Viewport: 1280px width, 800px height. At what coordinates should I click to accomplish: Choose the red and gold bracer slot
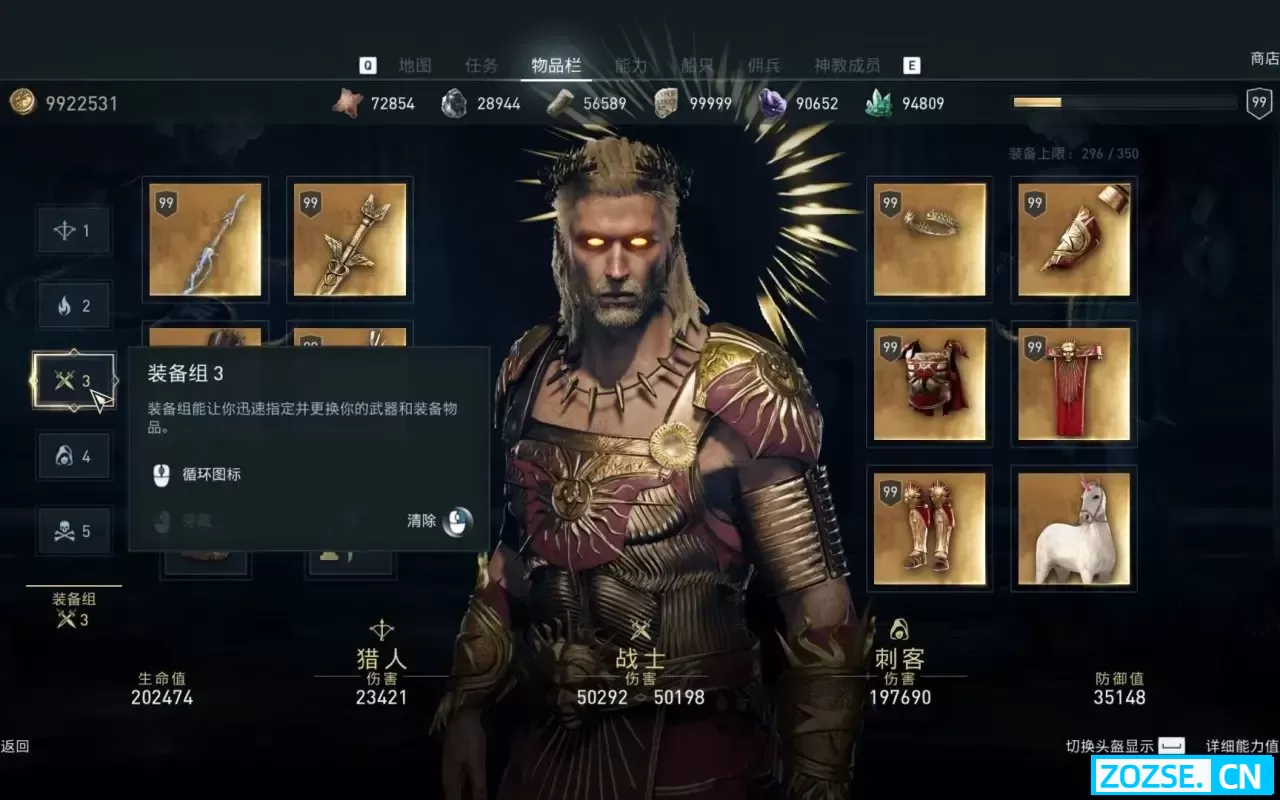click(1074, 240)
